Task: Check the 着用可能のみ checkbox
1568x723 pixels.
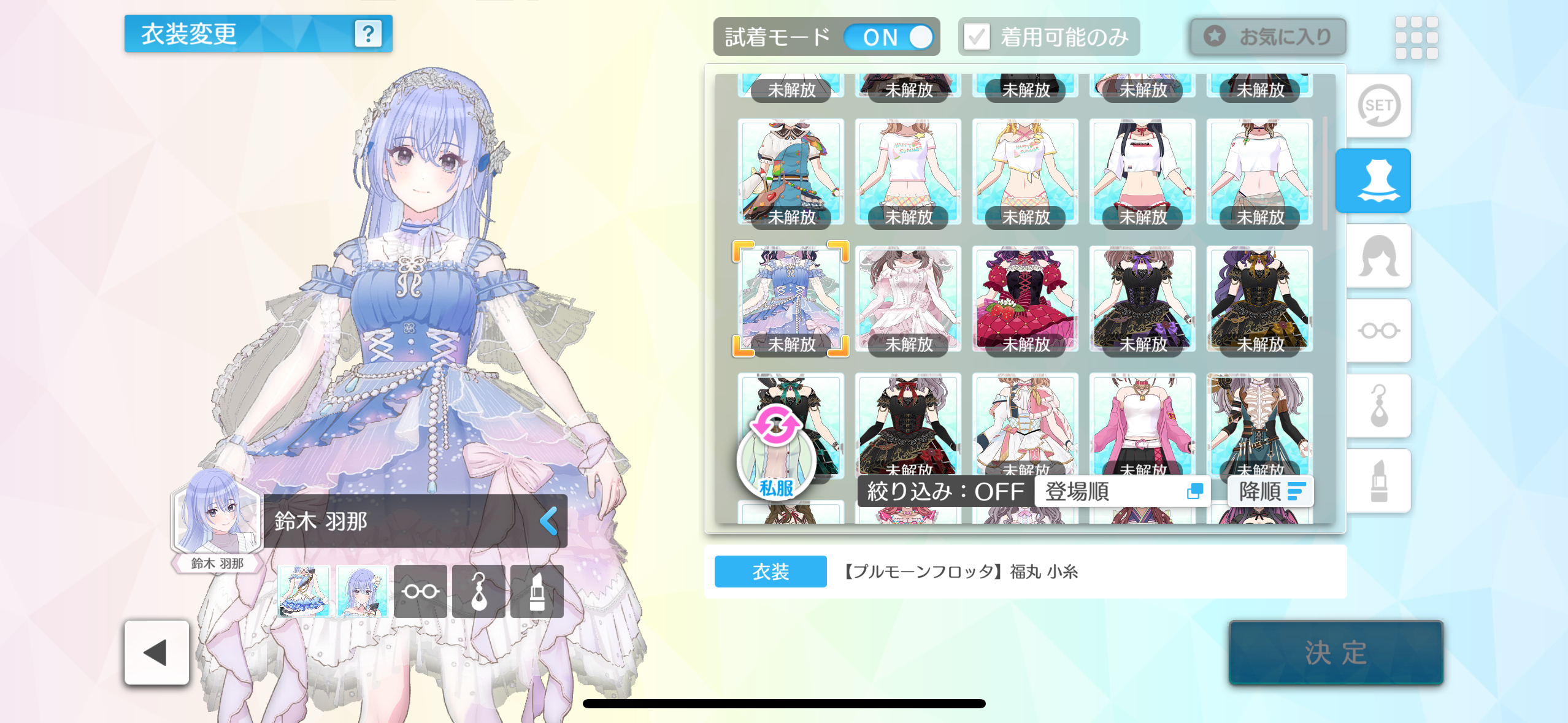Action: click(x=977, y=37)
